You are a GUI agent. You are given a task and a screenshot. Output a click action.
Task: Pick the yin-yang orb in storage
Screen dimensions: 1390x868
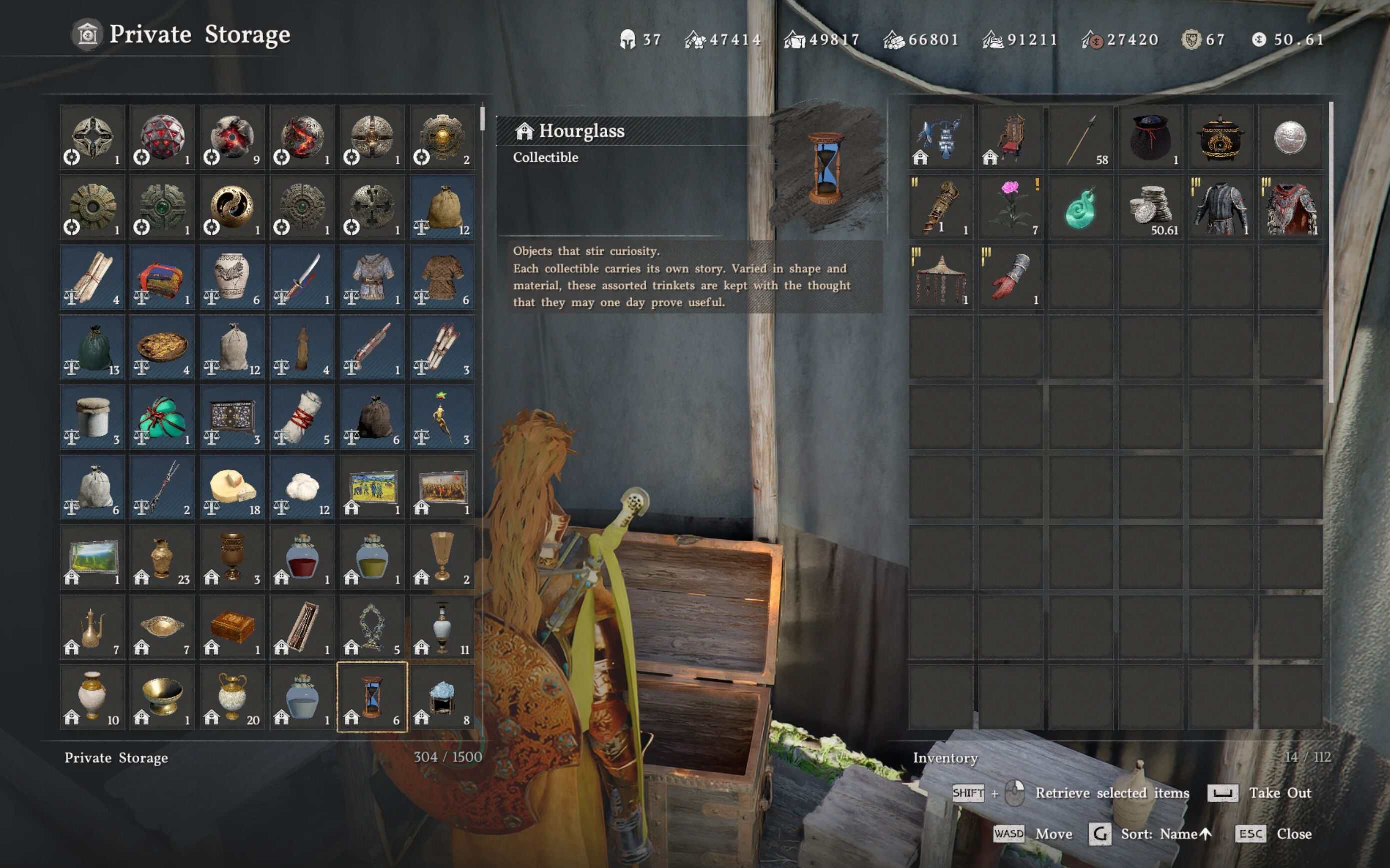[232, 207]
